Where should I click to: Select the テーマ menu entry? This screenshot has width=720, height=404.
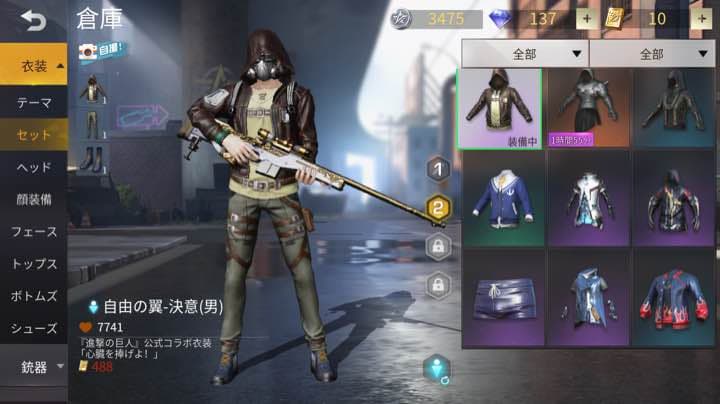tap(34, 102)
